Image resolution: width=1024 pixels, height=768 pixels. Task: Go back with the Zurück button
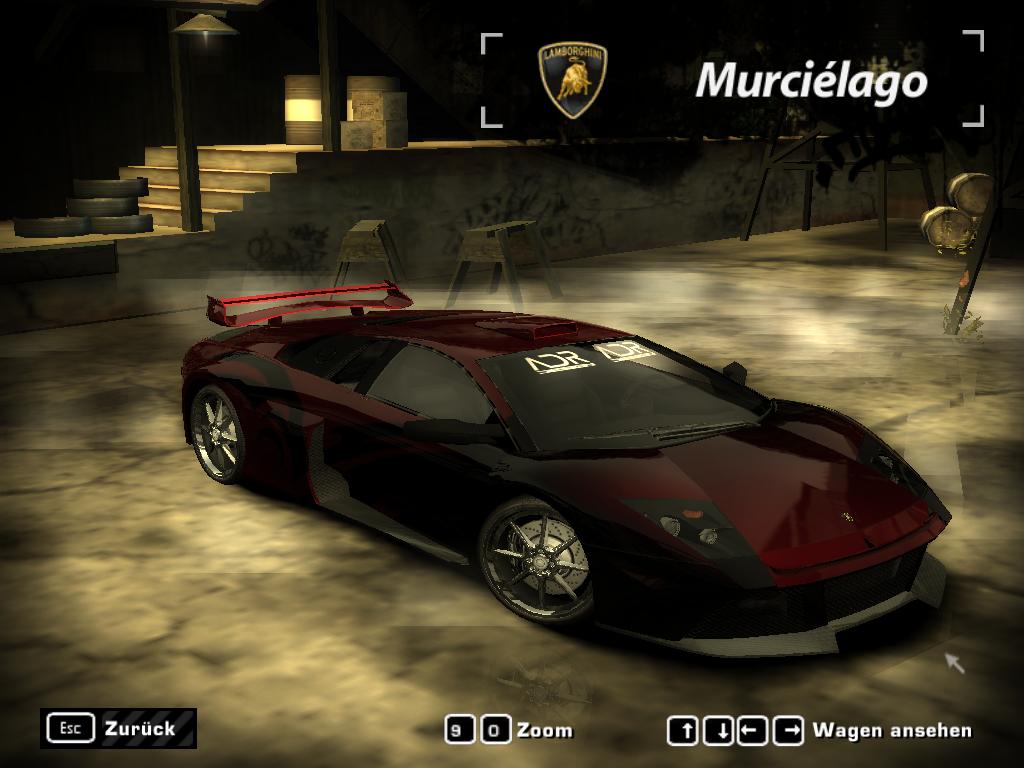(x=119, y=728)
